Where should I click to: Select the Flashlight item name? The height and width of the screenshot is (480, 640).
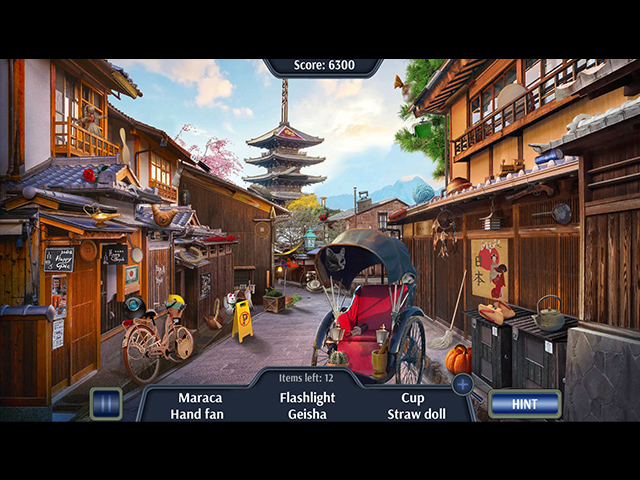pyautogui.click(x=307, y=397)
